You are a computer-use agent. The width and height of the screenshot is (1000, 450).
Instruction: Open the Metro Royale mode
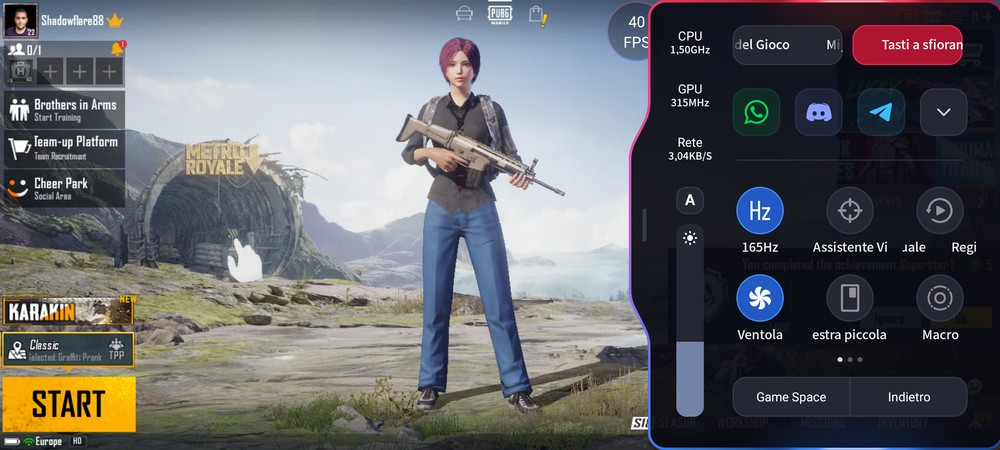(215, 160)
